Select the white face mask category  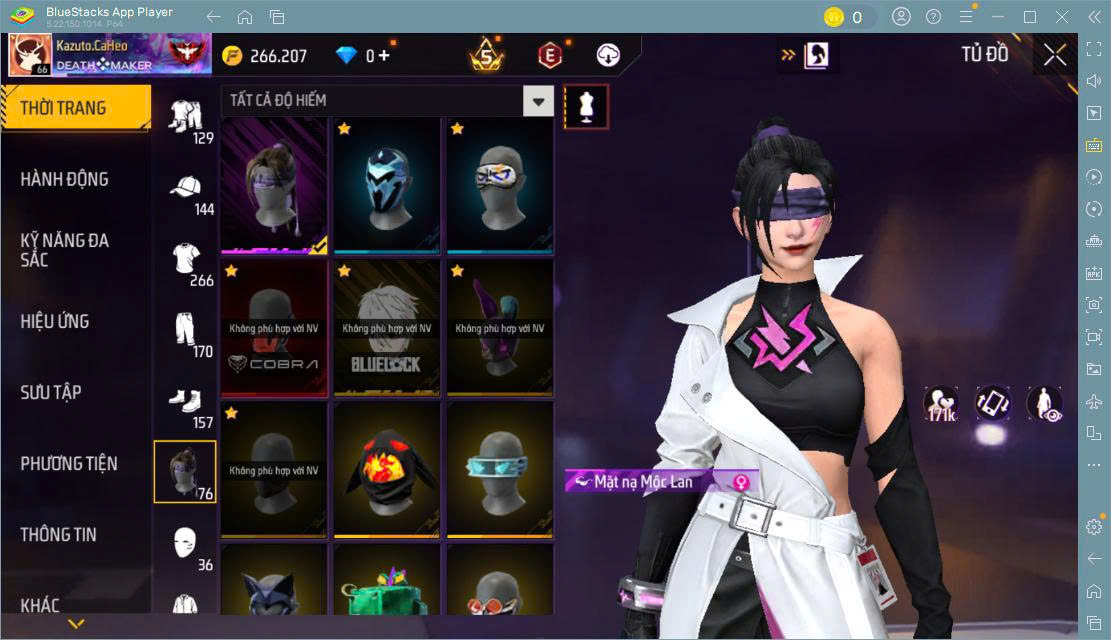point(186,548)
